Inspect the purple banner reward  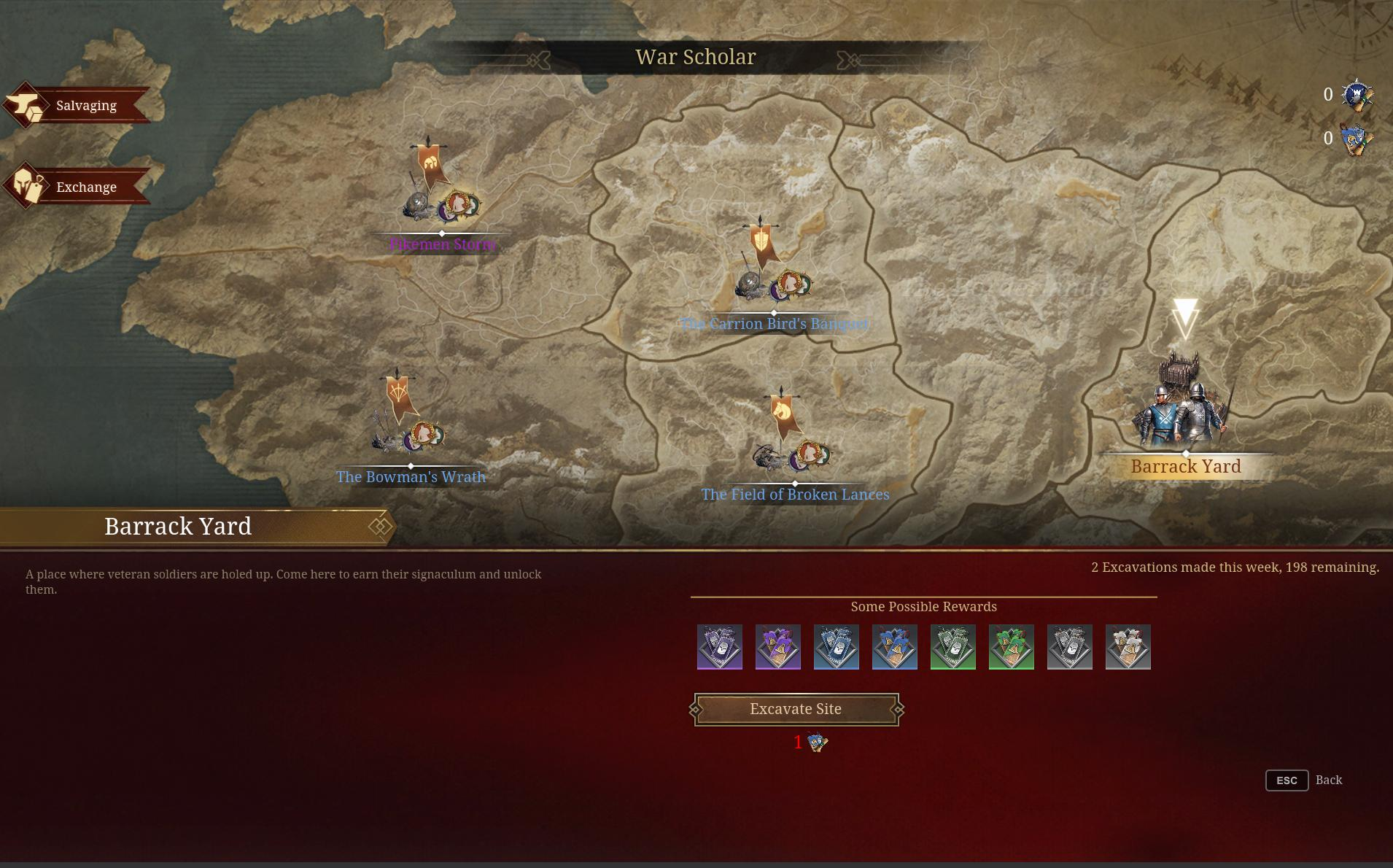click(x=778, y=647)
